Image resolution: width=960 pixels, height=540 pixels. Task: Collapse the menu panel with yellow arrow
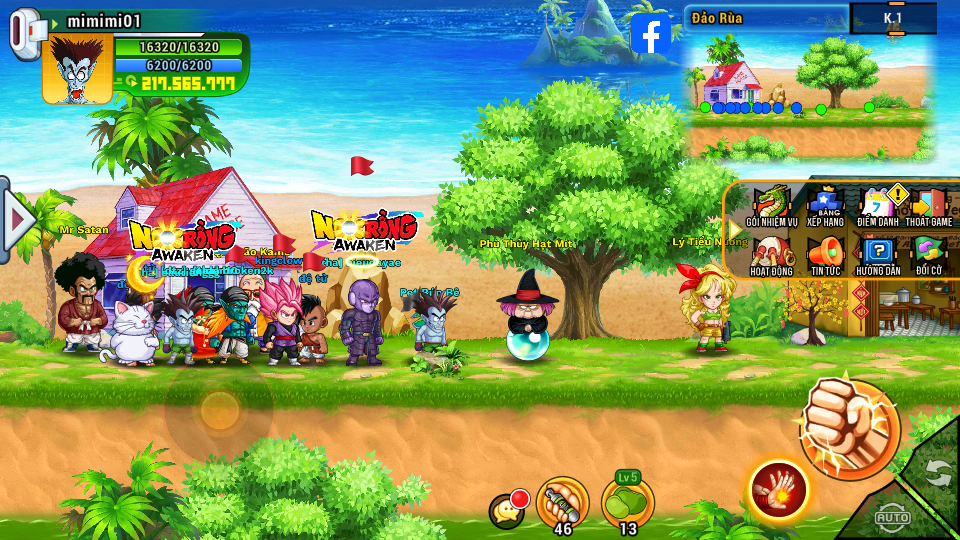[x=735, y=229]
